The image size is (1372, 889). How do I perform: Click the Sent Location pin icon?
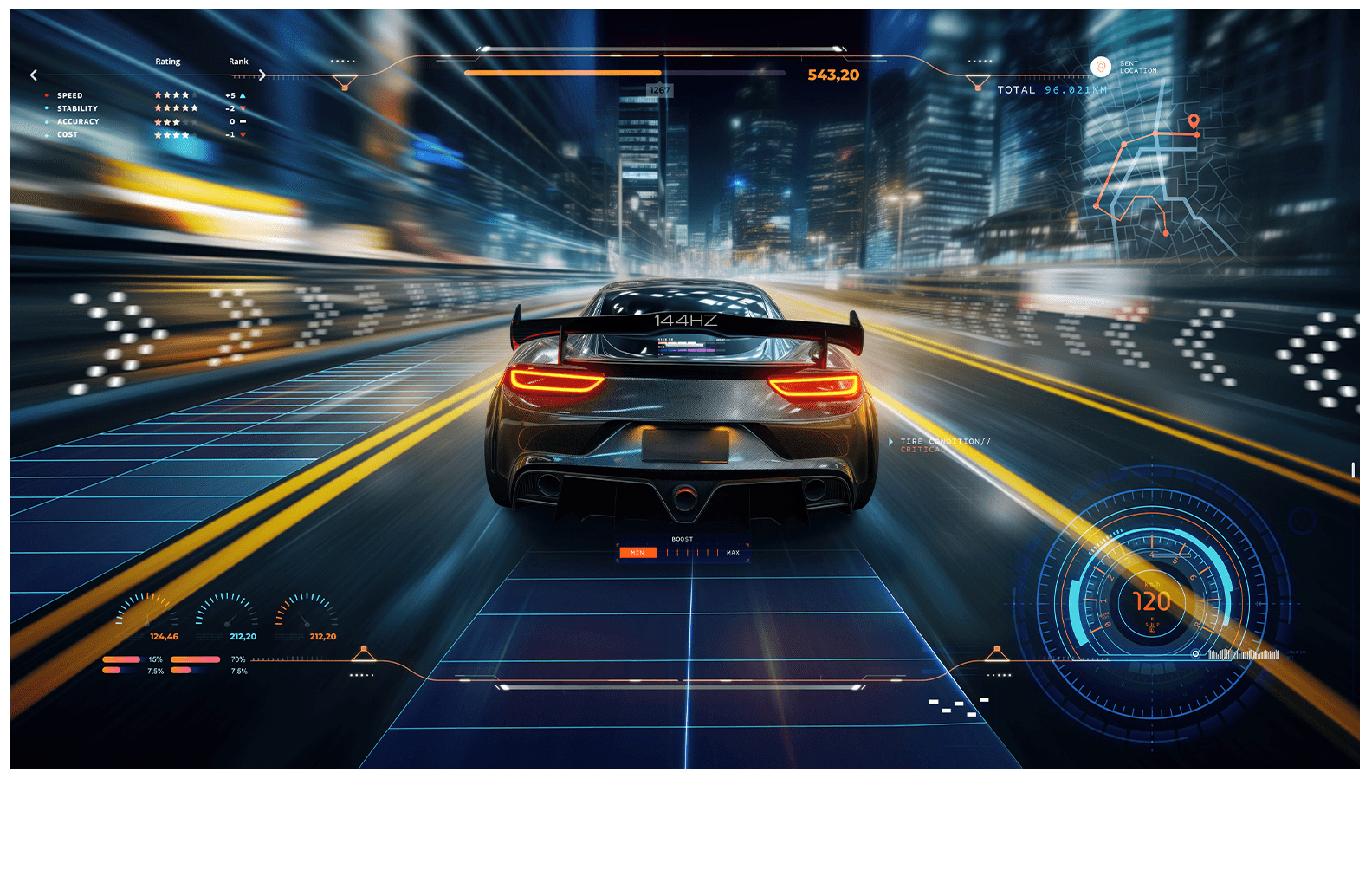1101,67
